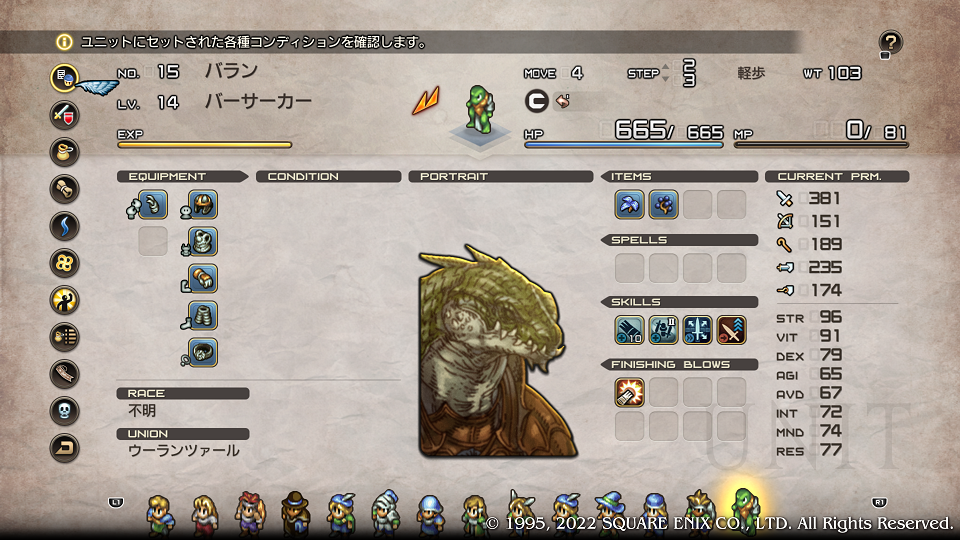Image resolution: width=960 pixels, height=540 pixels.
Task: Select the sword and potion sidebar icon
Action: (65, 113)
